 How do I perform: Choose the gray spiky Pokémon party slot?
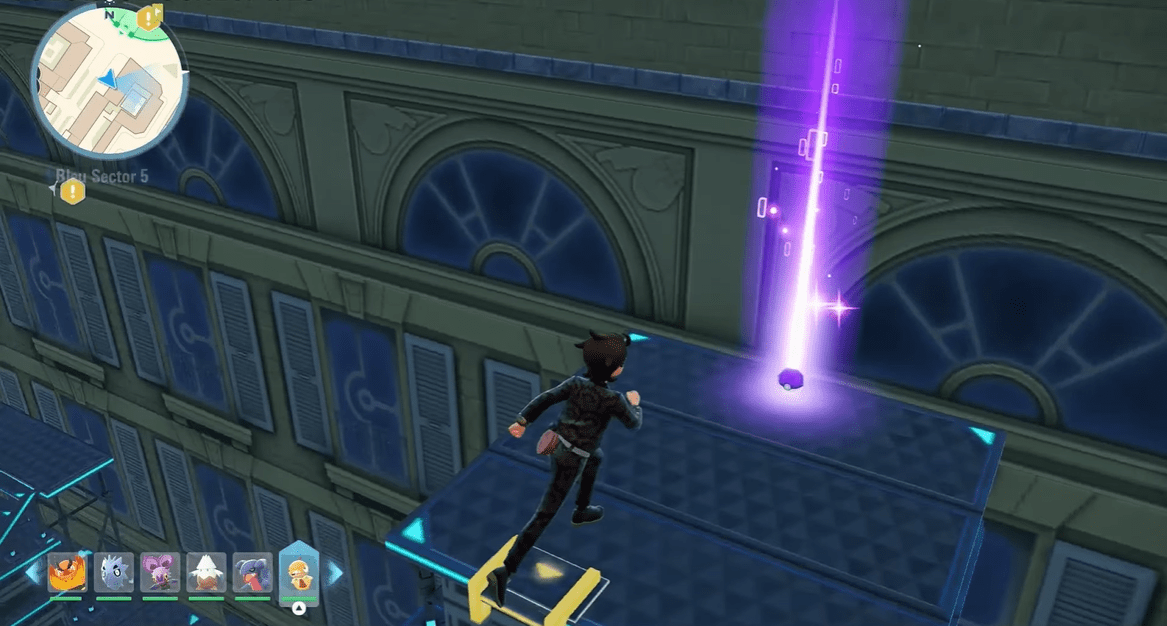coord(113,574)
